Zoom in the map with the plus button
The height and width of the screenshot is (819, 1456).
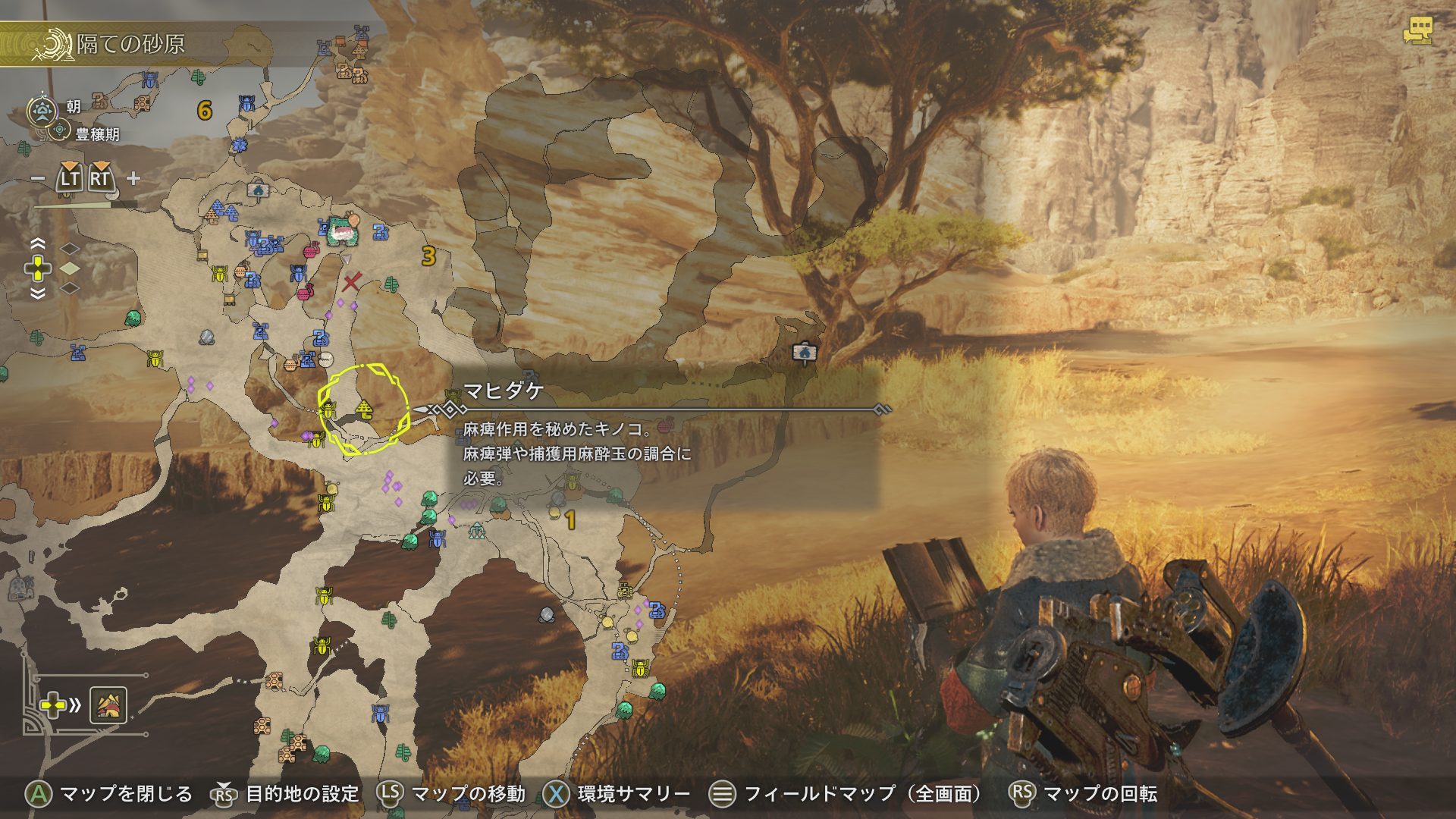133,179
